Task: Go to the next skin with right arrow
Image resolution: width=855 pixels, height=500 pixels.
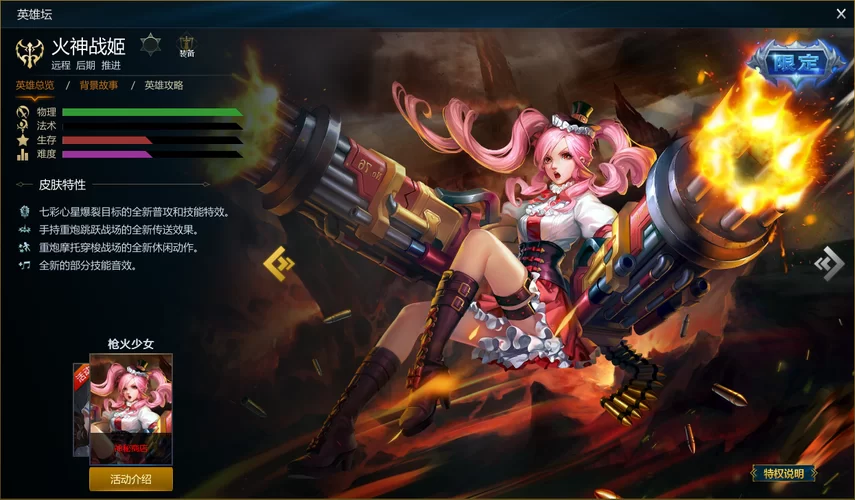Action: tap(829, 263)
